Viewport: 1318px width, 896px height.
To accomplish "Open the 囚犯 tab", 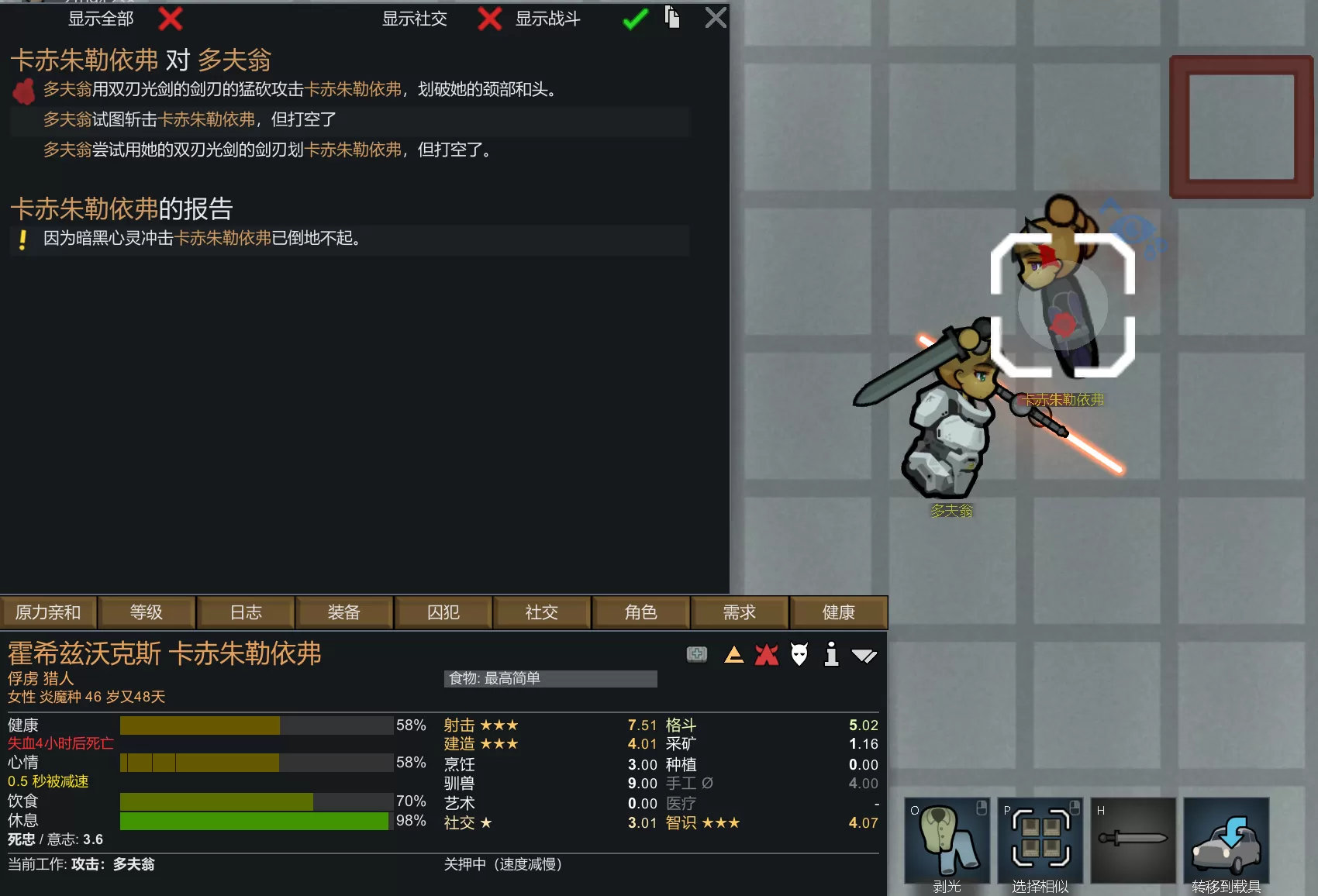I will coord(443,612).
